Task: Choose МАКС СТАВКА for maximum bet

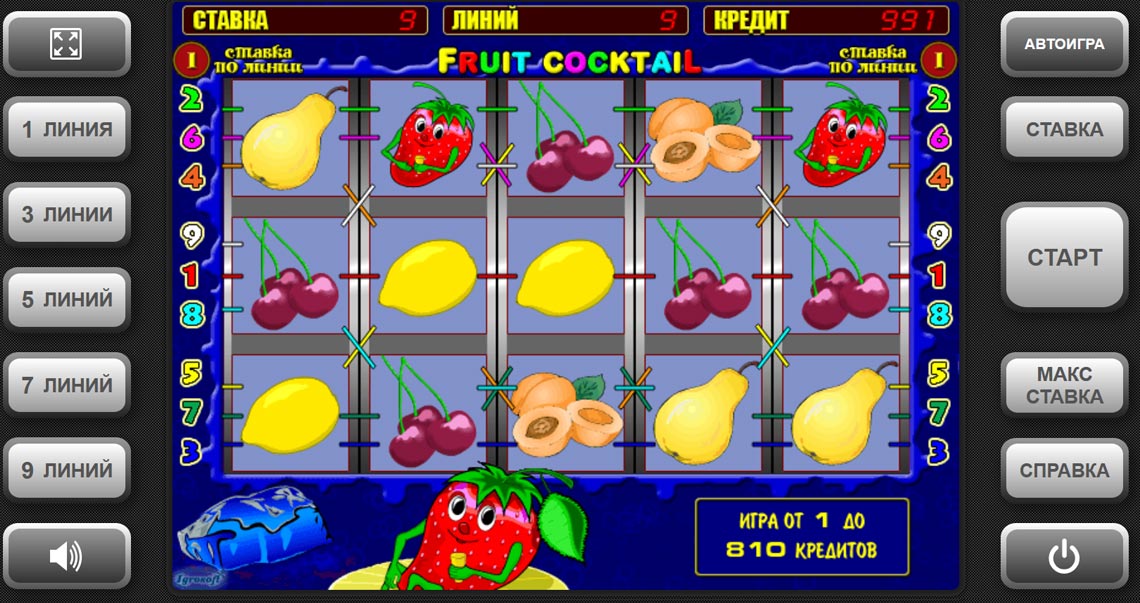Action: coord(1064,385)
